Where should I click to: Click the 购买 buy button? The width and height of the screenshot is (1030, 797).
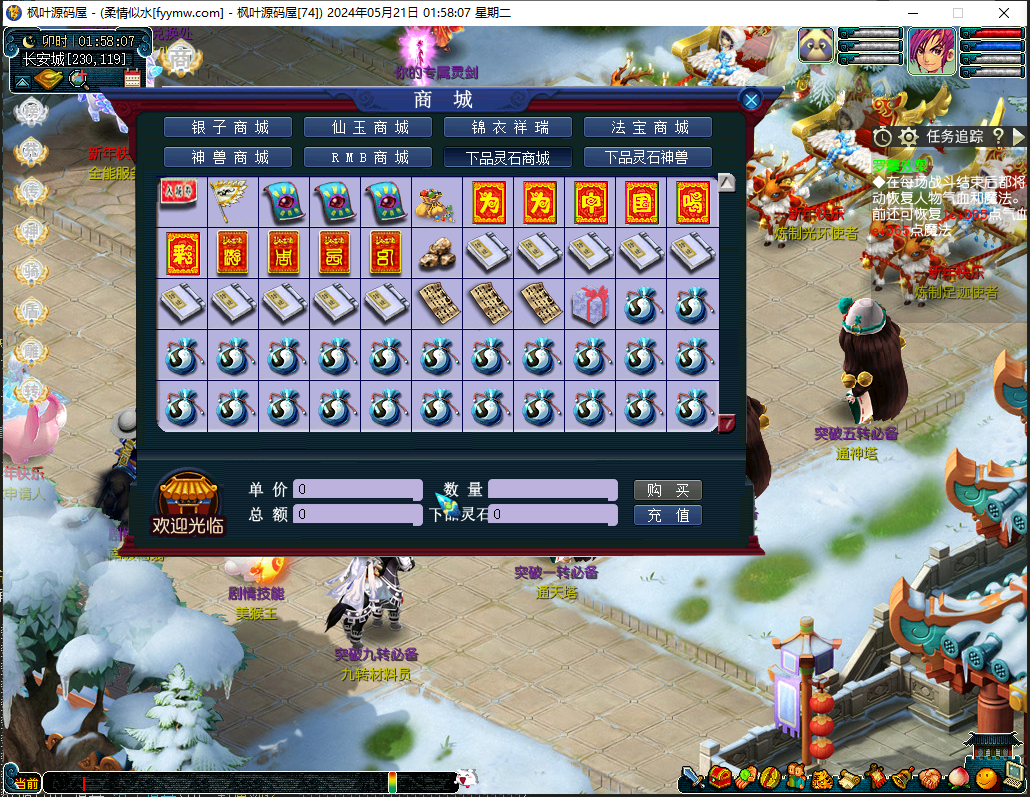pos(668,490)
